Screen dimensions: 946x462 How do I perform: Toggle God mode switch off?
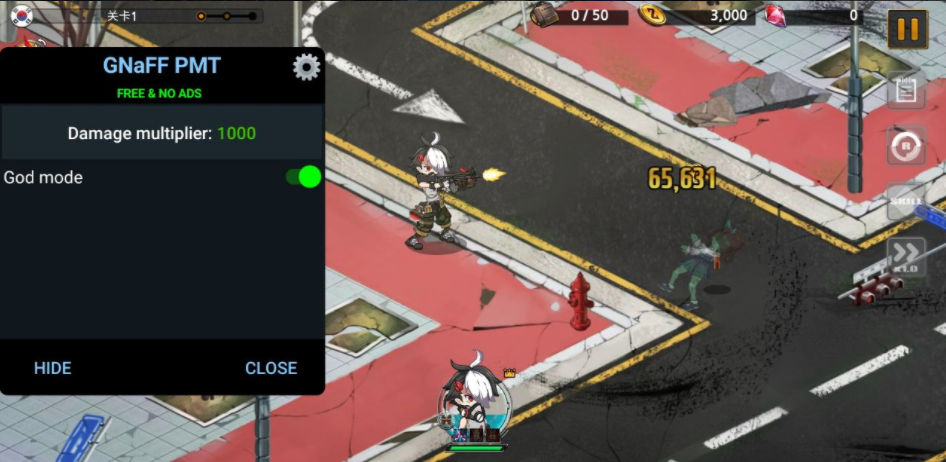pos(303,177)
